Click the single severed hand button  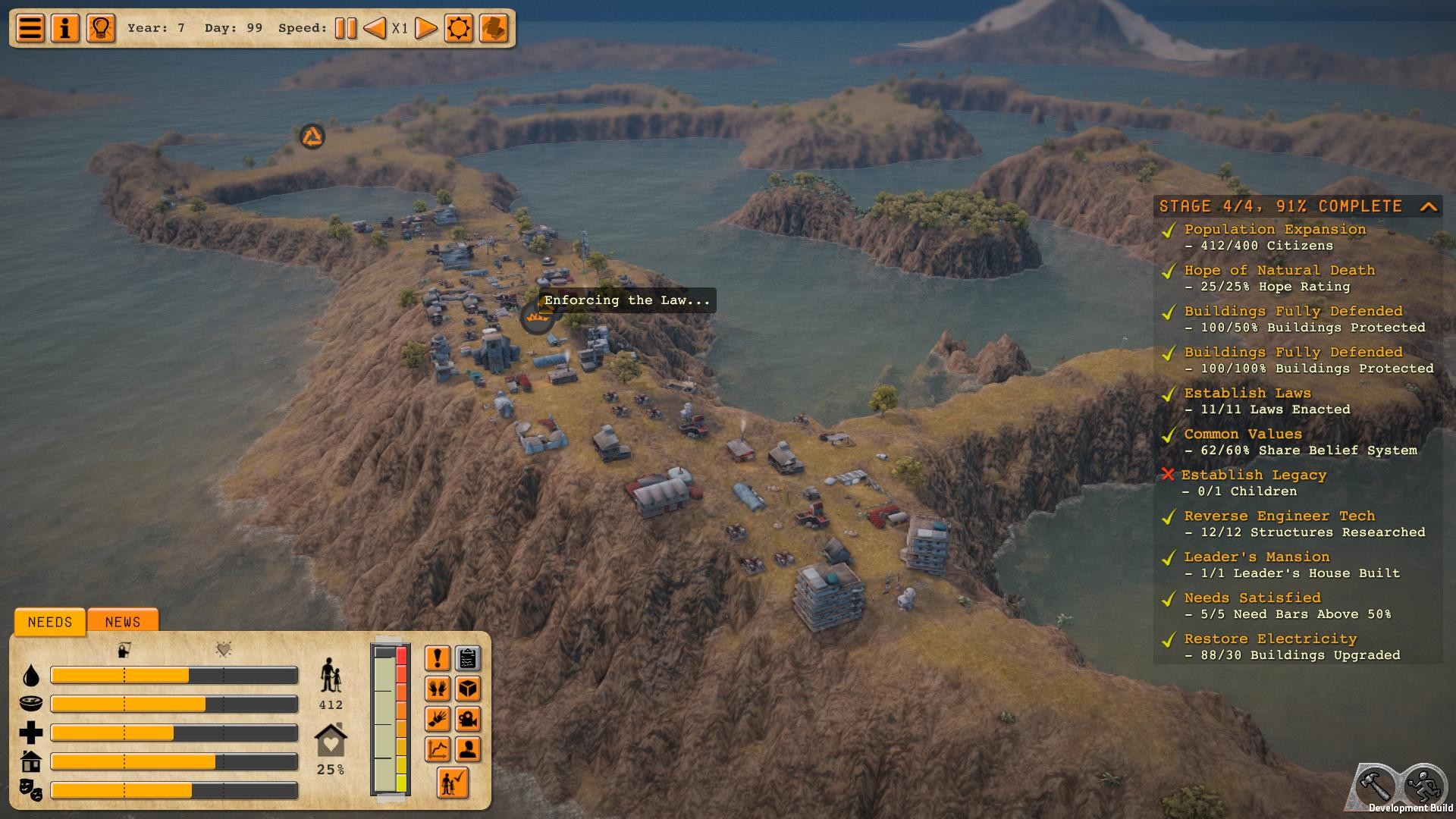[438, 719]
